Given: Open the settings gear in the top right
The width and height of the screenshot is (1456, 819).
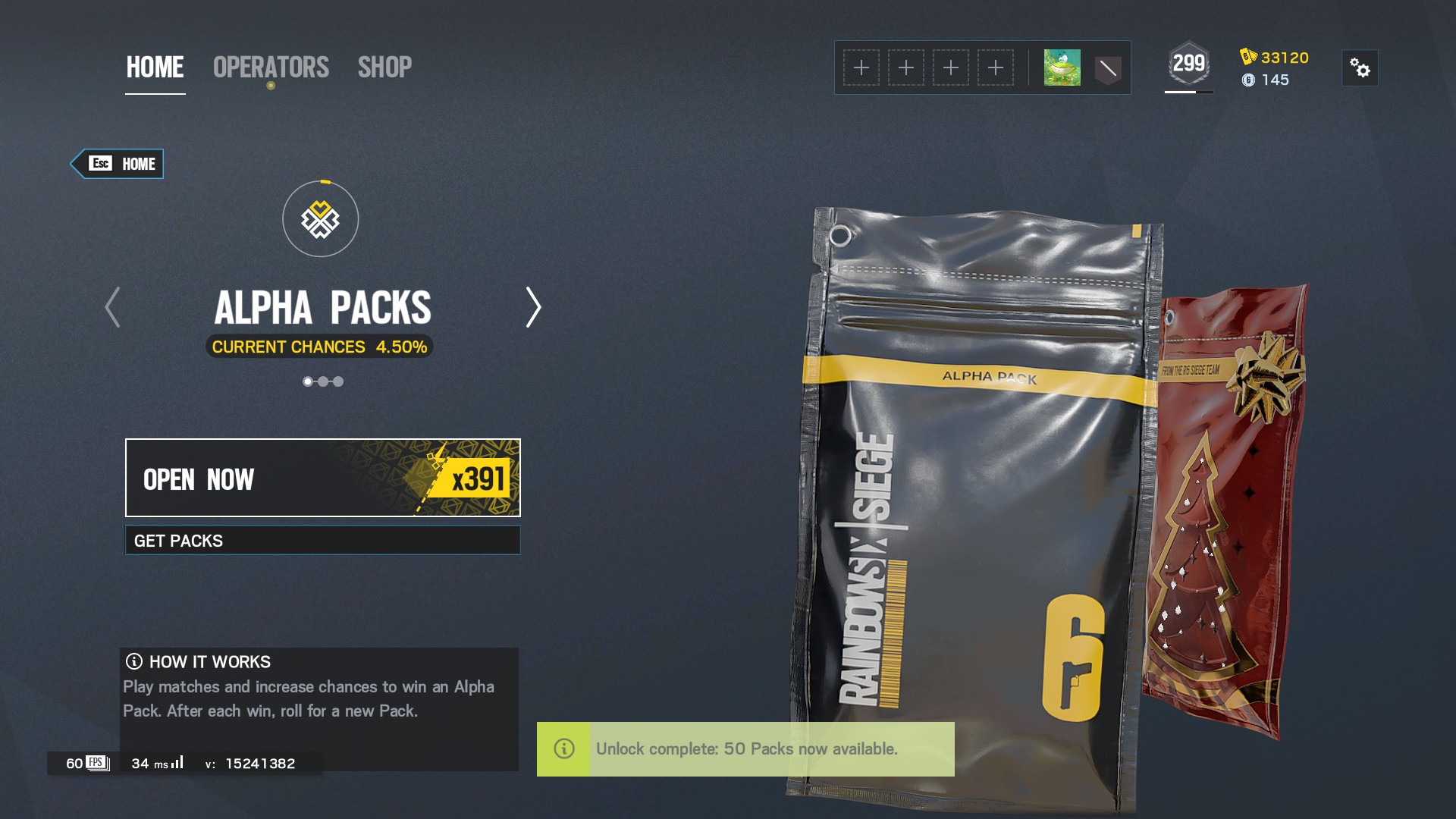Looking at the screenshot, I should click(x=1360, y=67).
